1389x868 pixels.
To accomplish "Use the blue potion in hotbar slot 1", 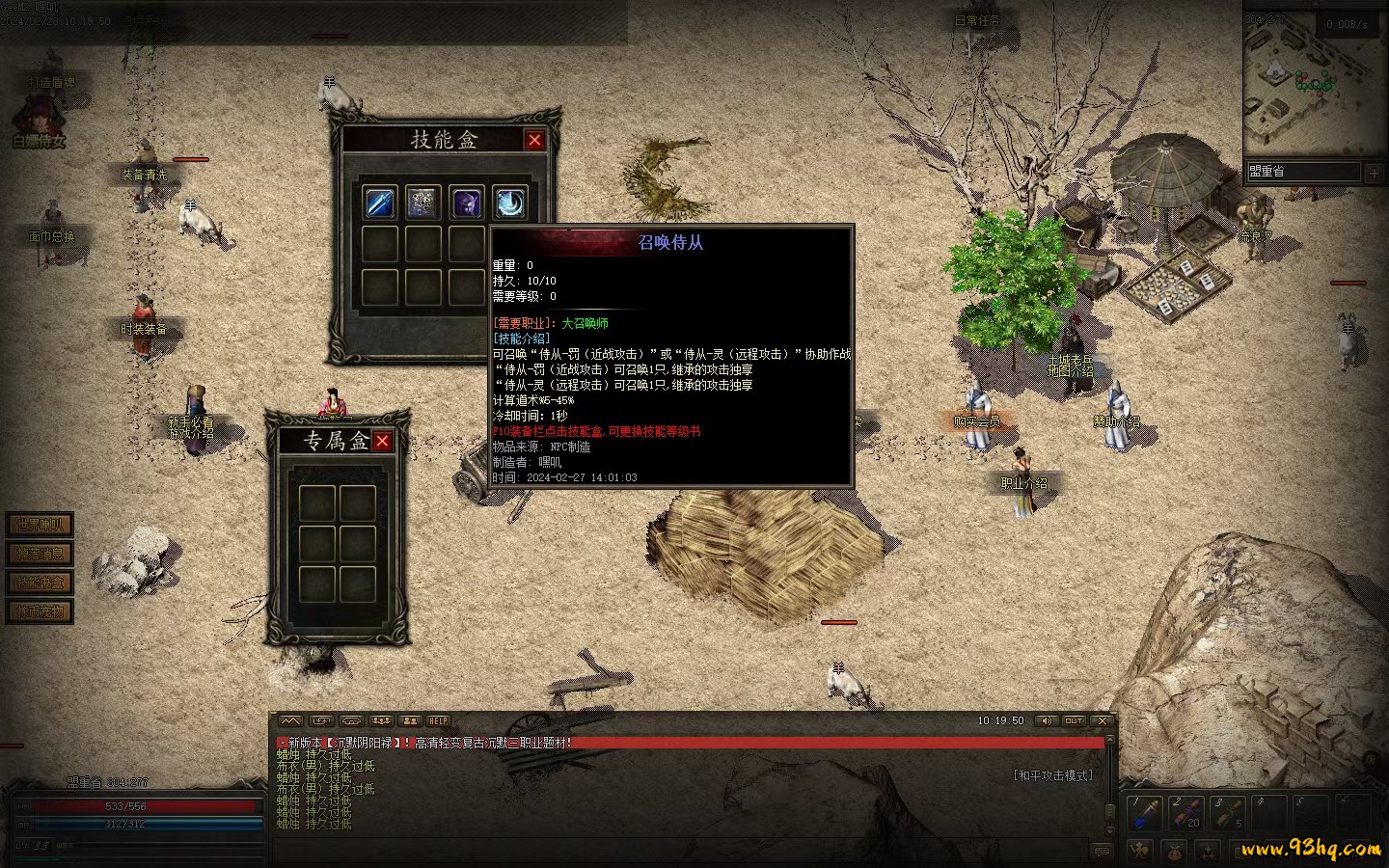I will (x=1146, y=812).
